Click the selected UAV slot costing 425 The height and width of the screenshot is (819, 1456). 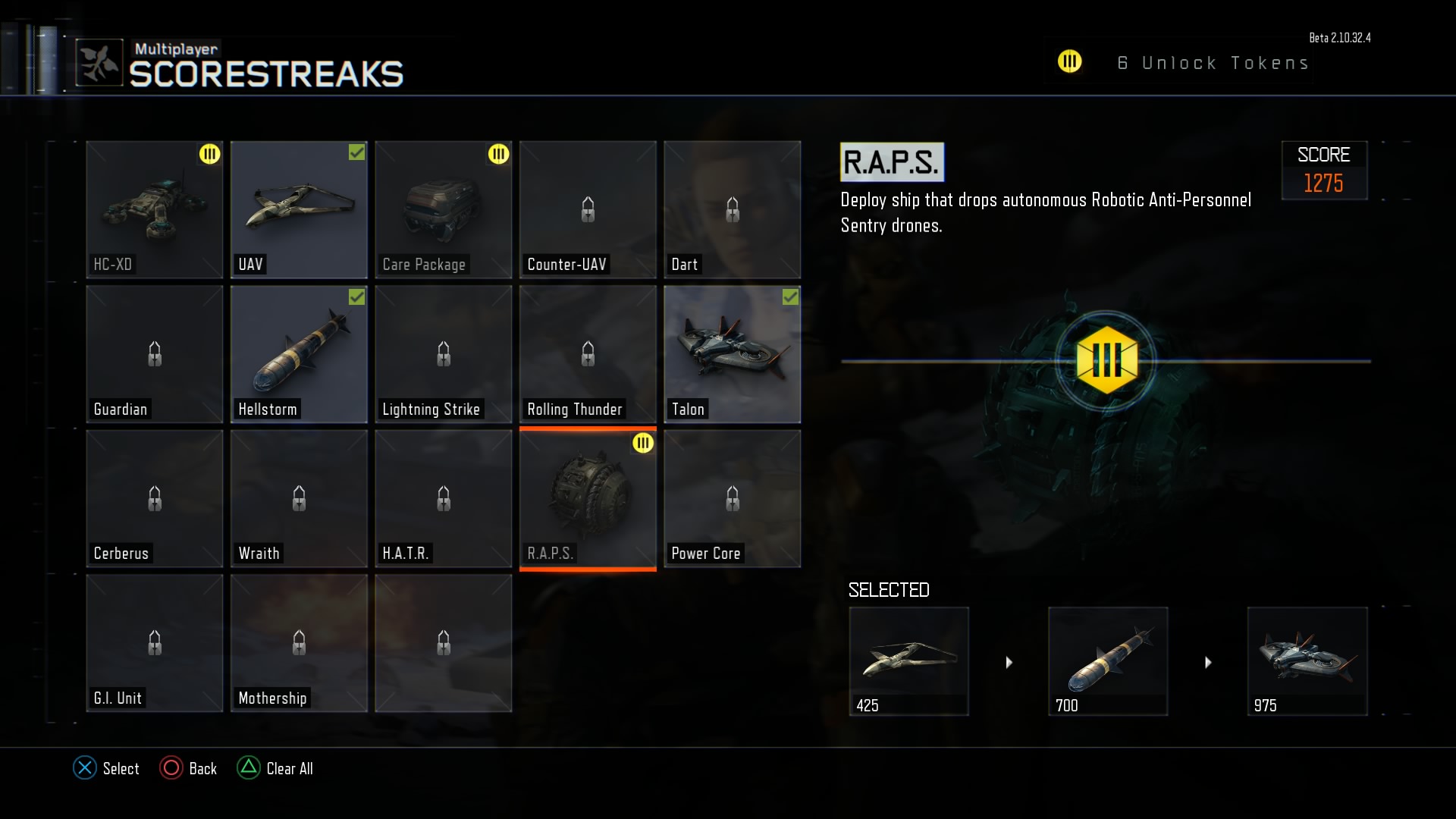[908, 661]
